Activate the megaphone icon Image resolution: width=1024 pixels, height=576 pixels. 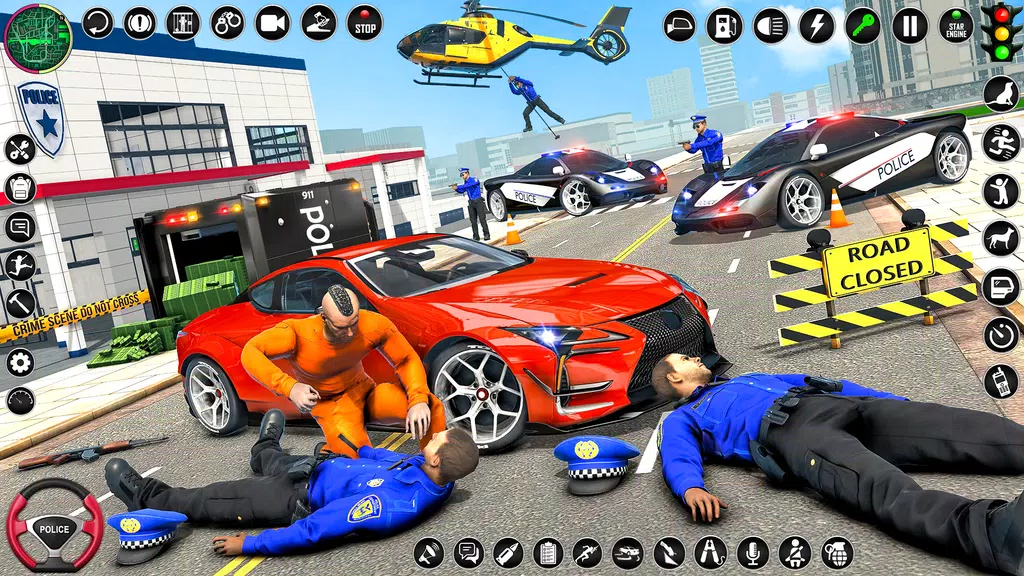coord(429,552)
